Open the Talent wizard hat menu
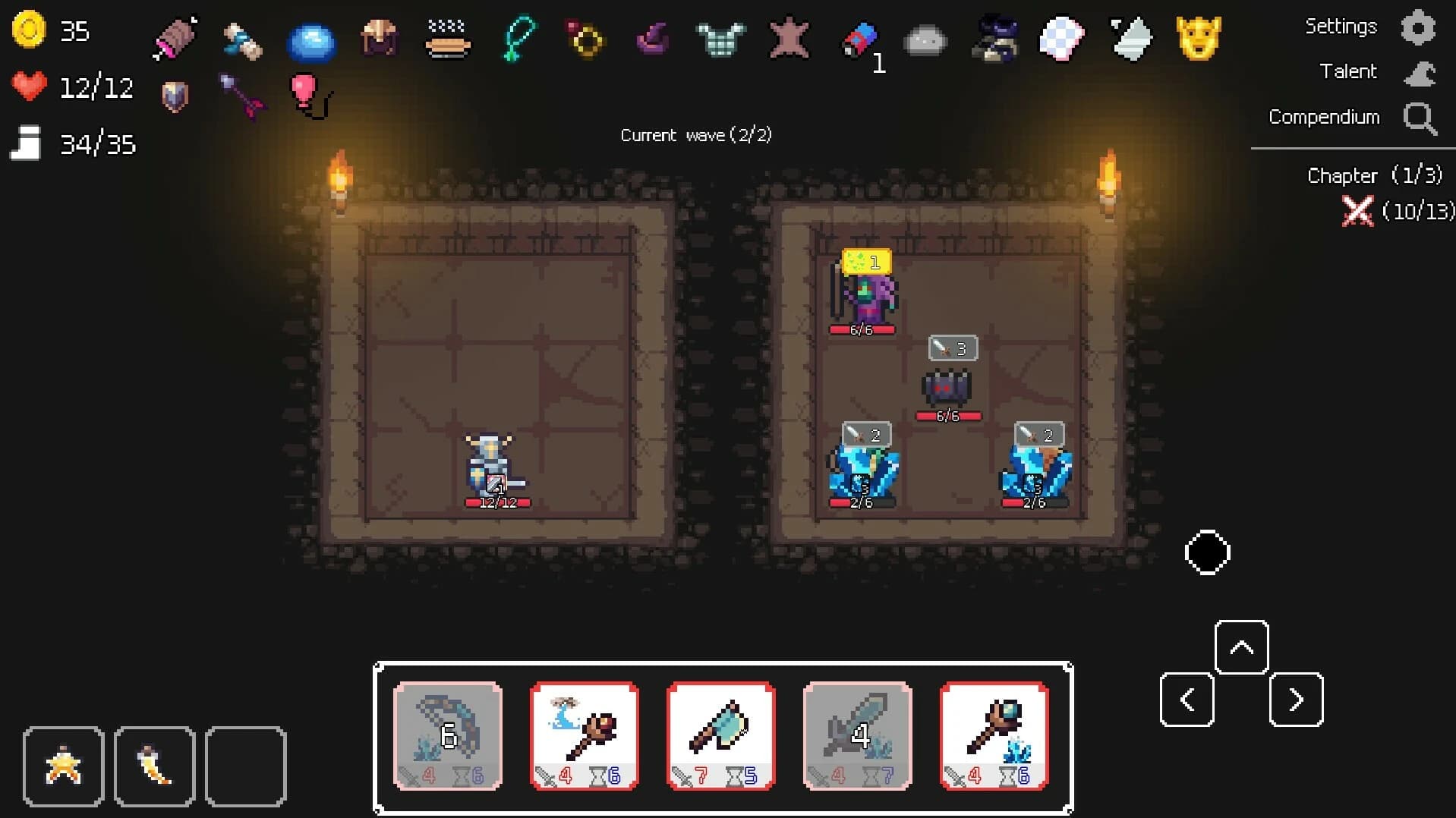 pos(1419,73)
